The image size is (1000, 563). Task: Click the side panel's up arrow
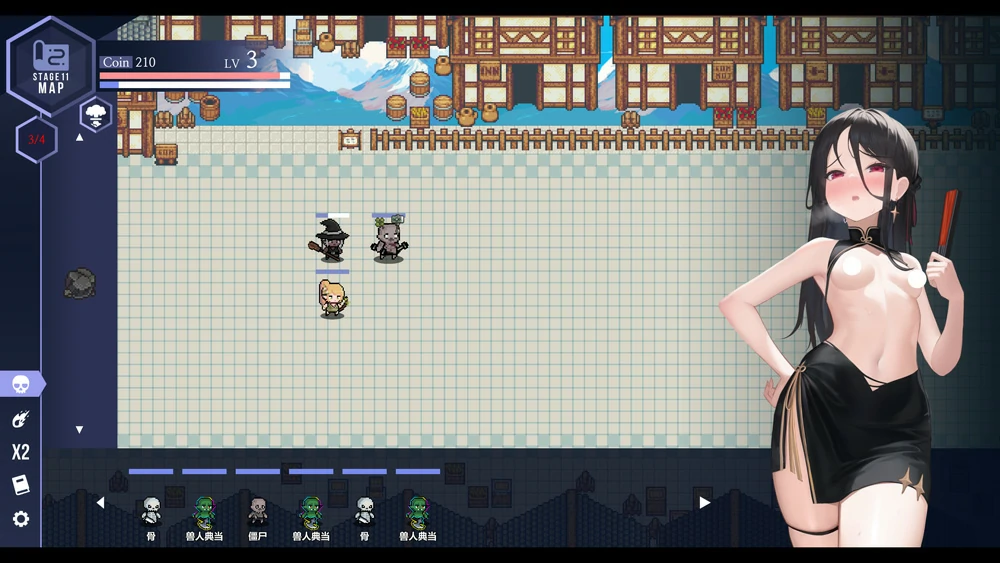click(80, 137)
